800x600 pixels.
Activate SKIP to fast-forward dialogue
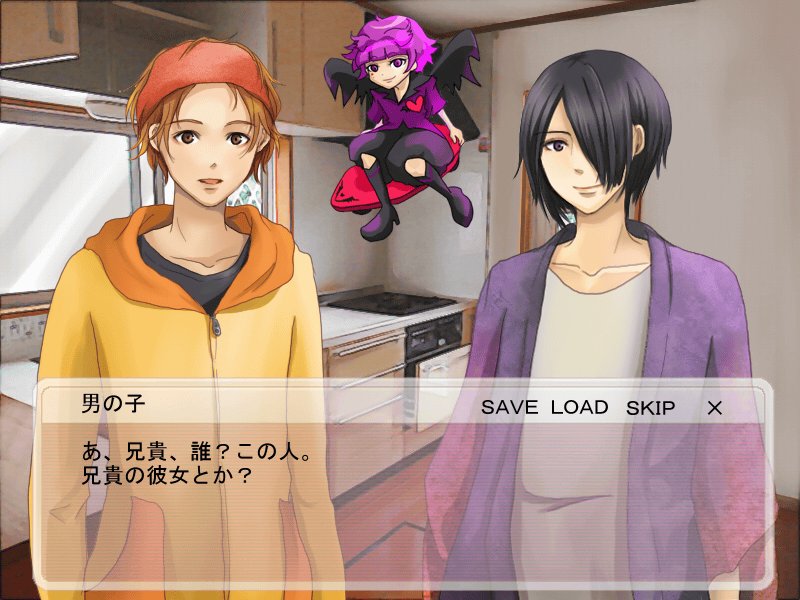click(650, 408)
